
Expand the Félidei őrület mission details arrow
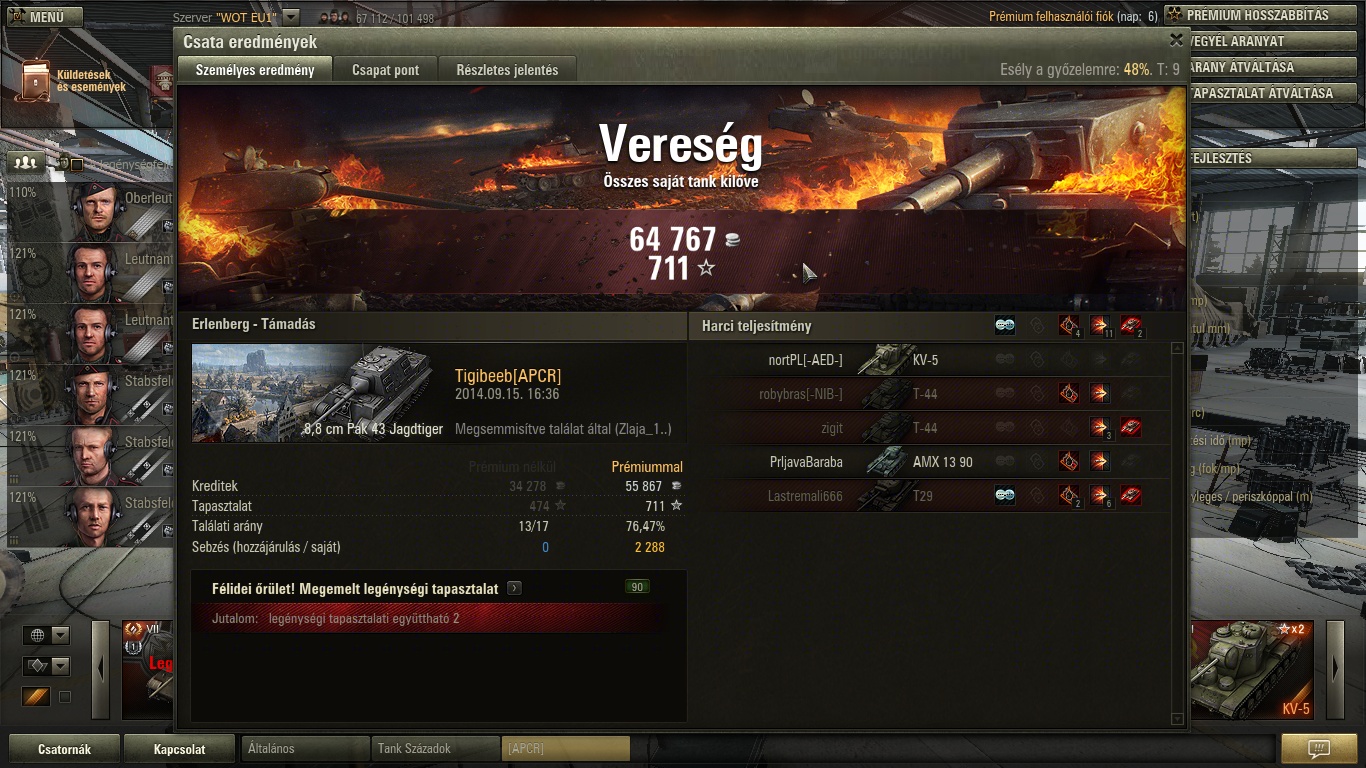(514, 588)
